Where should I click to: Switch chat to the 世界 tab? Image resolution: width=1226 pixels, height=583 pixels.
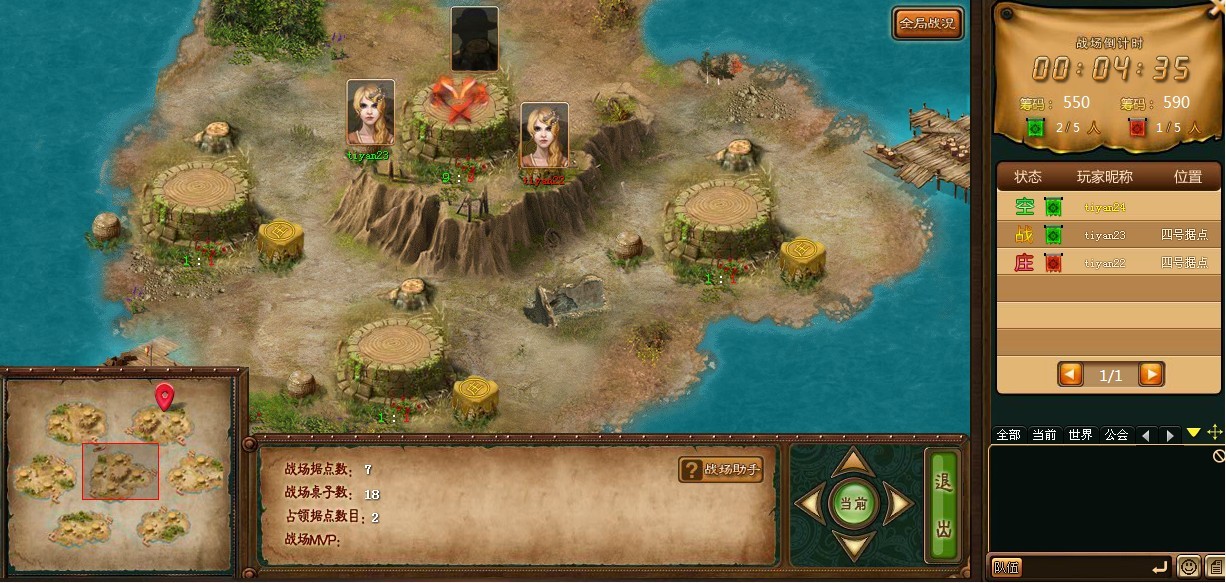pyautogui.click(x=1080, y=435)
